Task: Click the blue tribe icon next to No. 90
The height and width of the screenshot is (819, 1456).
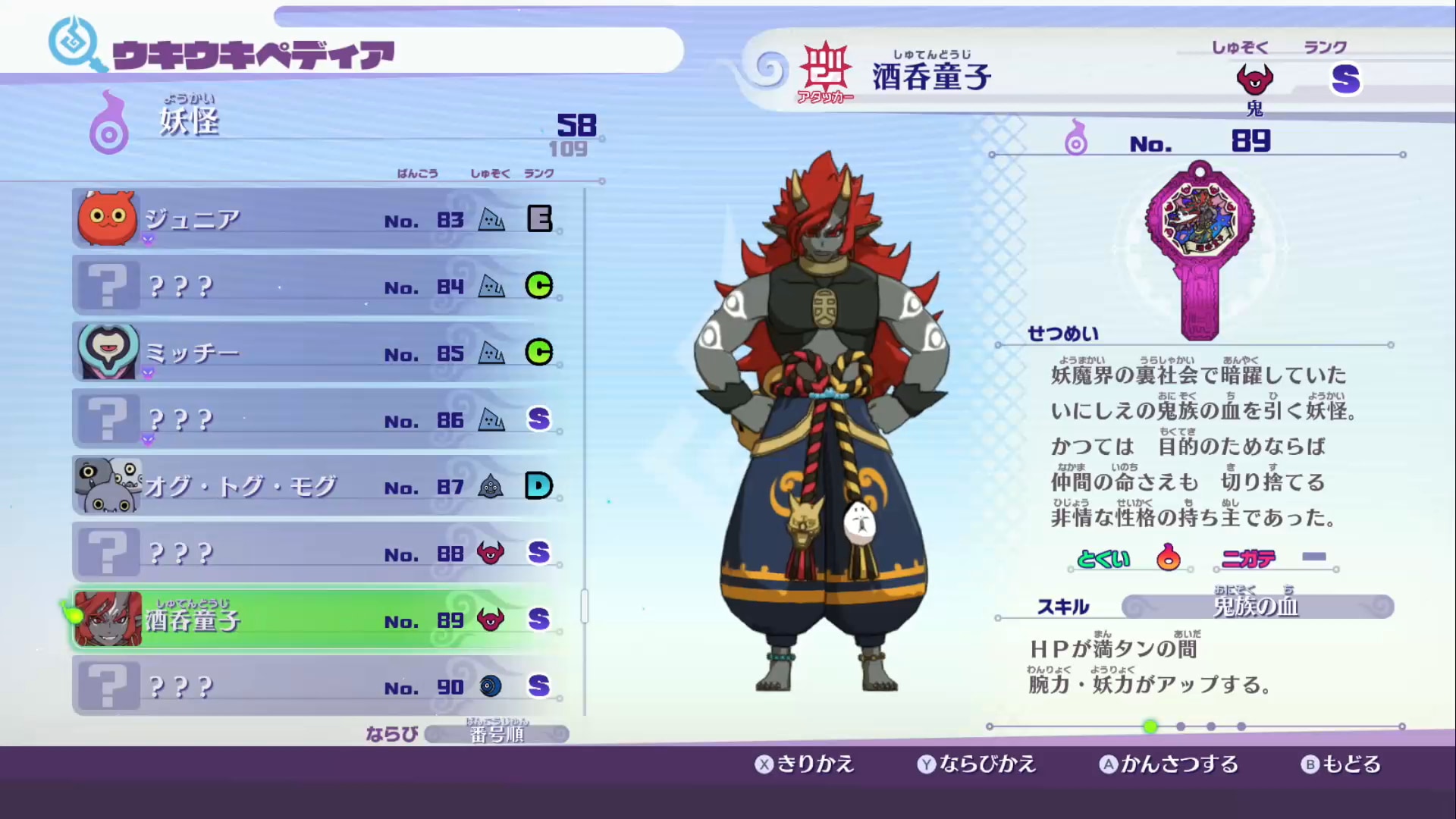Action: pos(491,686)
